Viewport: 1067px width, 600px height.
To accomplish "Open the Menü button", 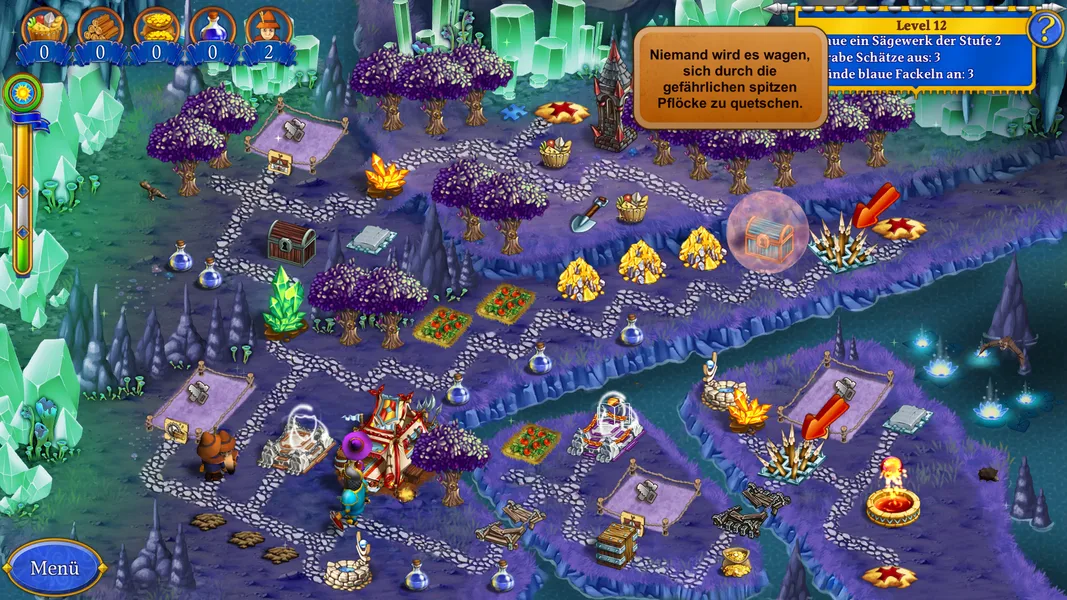I will pos(55,568).
